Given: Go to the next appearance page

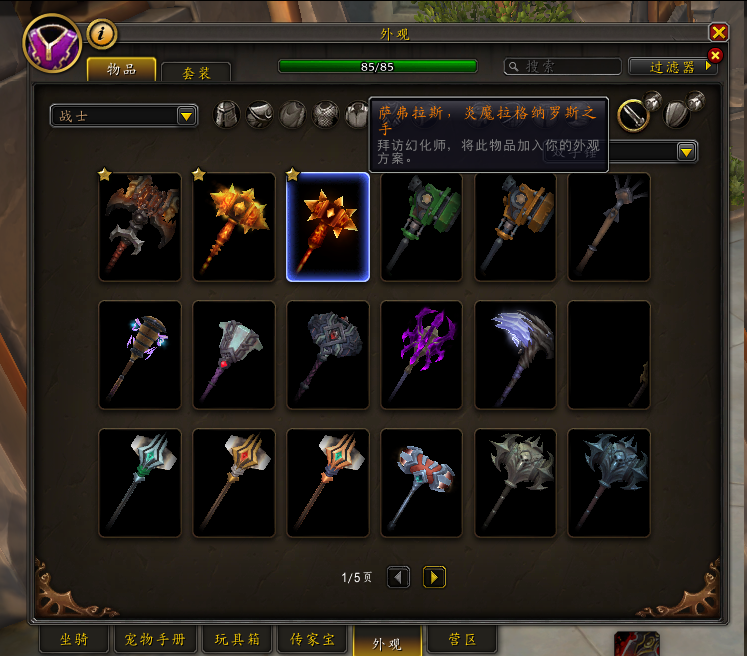Looking at the screenshot, I should point(434,577).
